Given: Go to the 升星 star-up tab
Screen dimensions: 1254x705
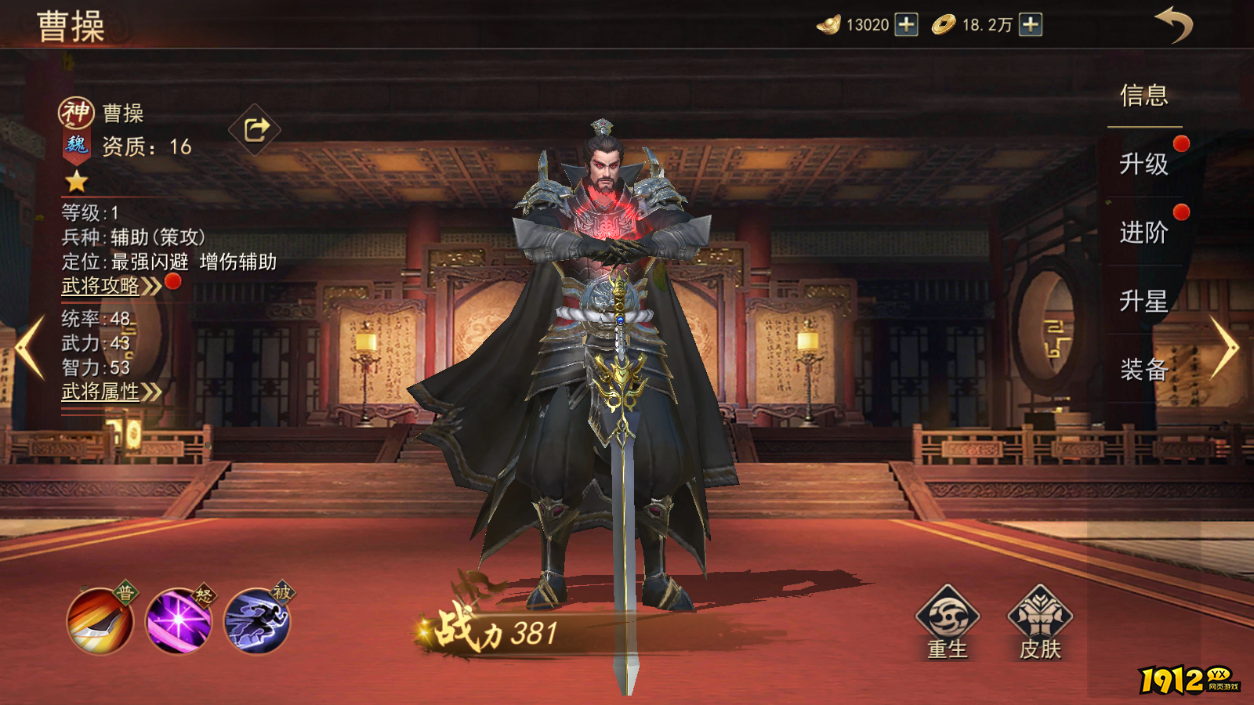Looking at the screenshot, I should point(1144,301).
